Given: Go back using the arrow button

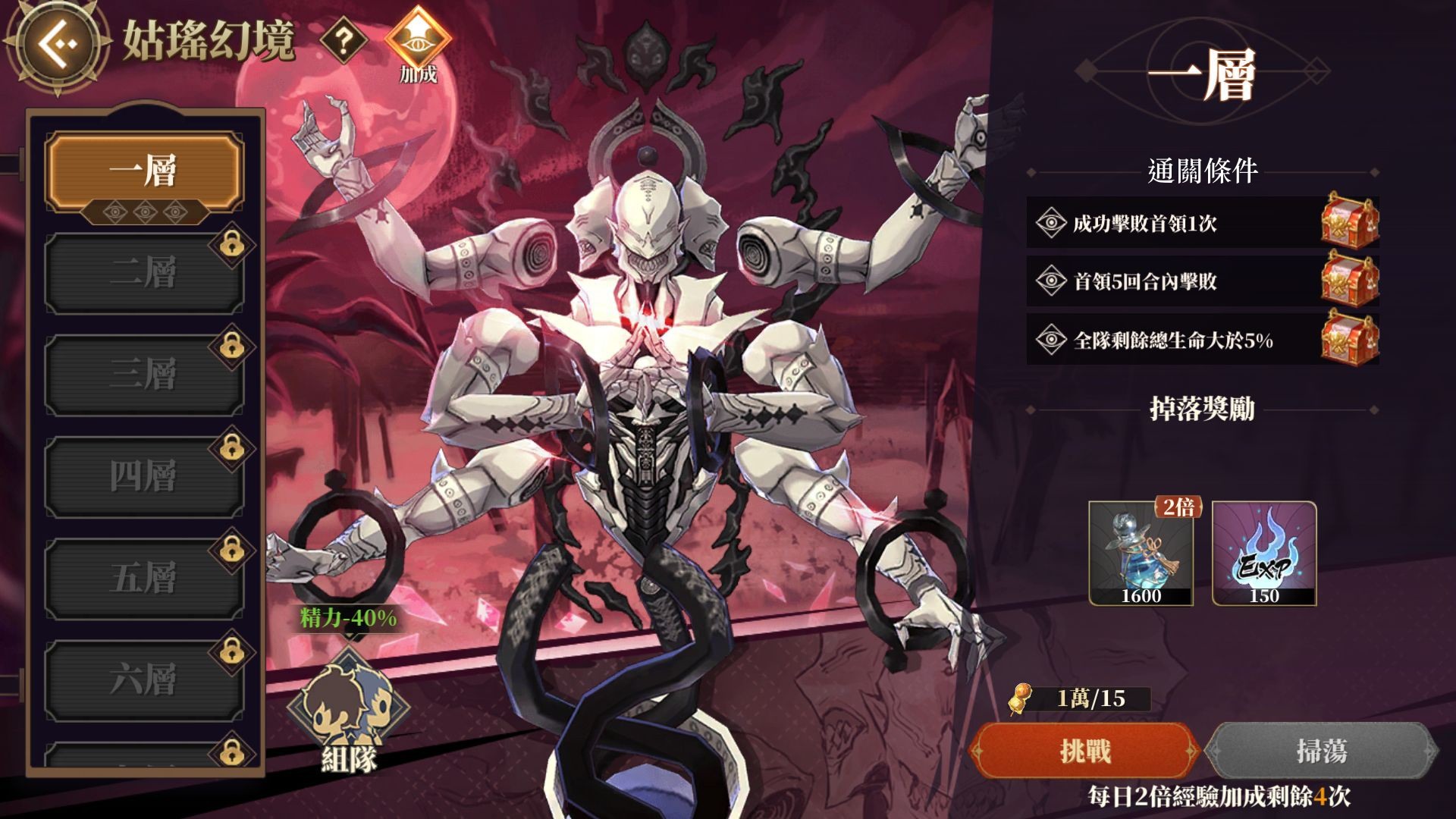Looking at the screenshot, I should pos(61,44).
